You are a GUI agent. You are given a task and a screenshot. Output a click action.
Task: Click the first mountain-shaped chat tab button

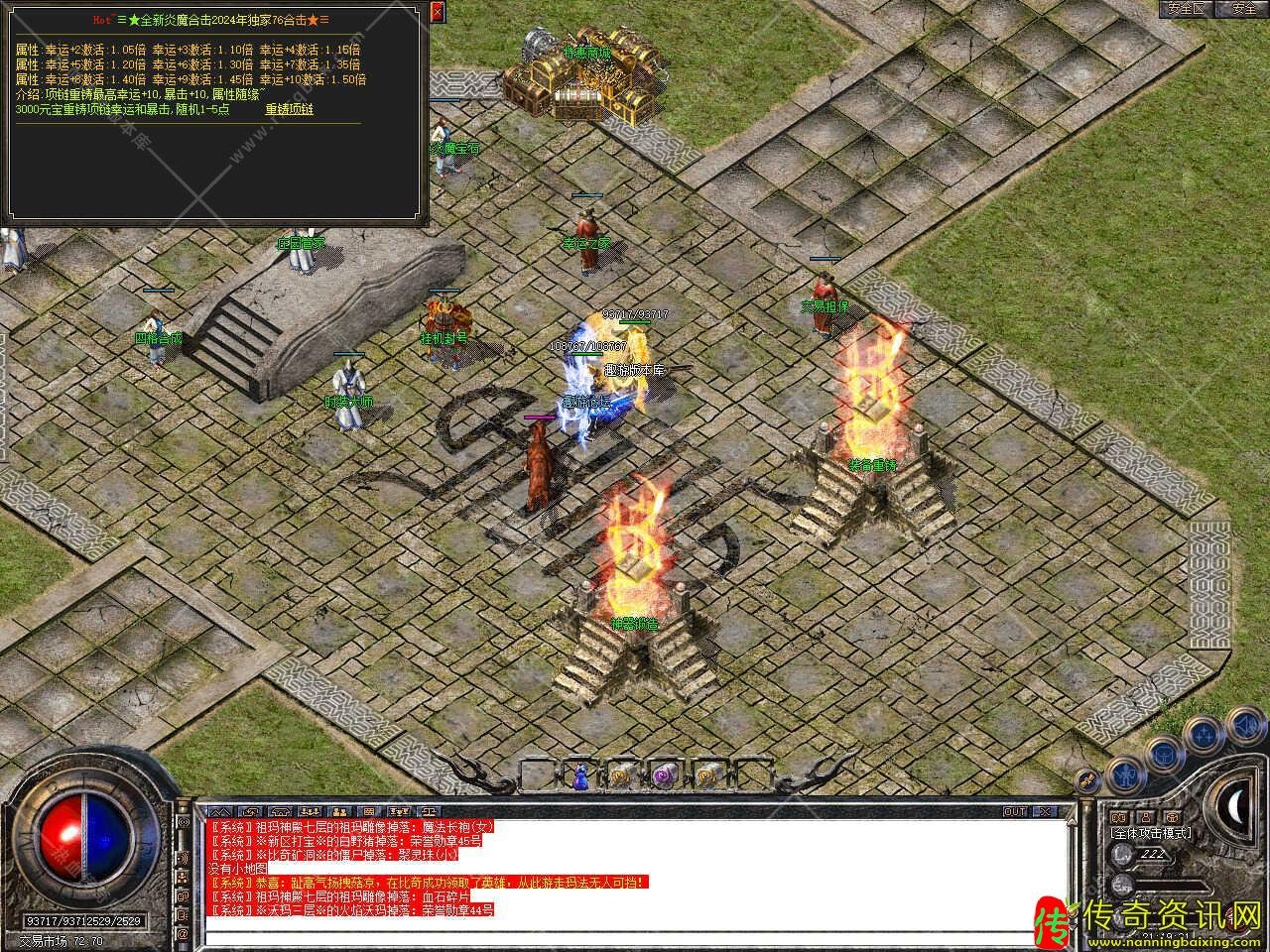[220, 811]
